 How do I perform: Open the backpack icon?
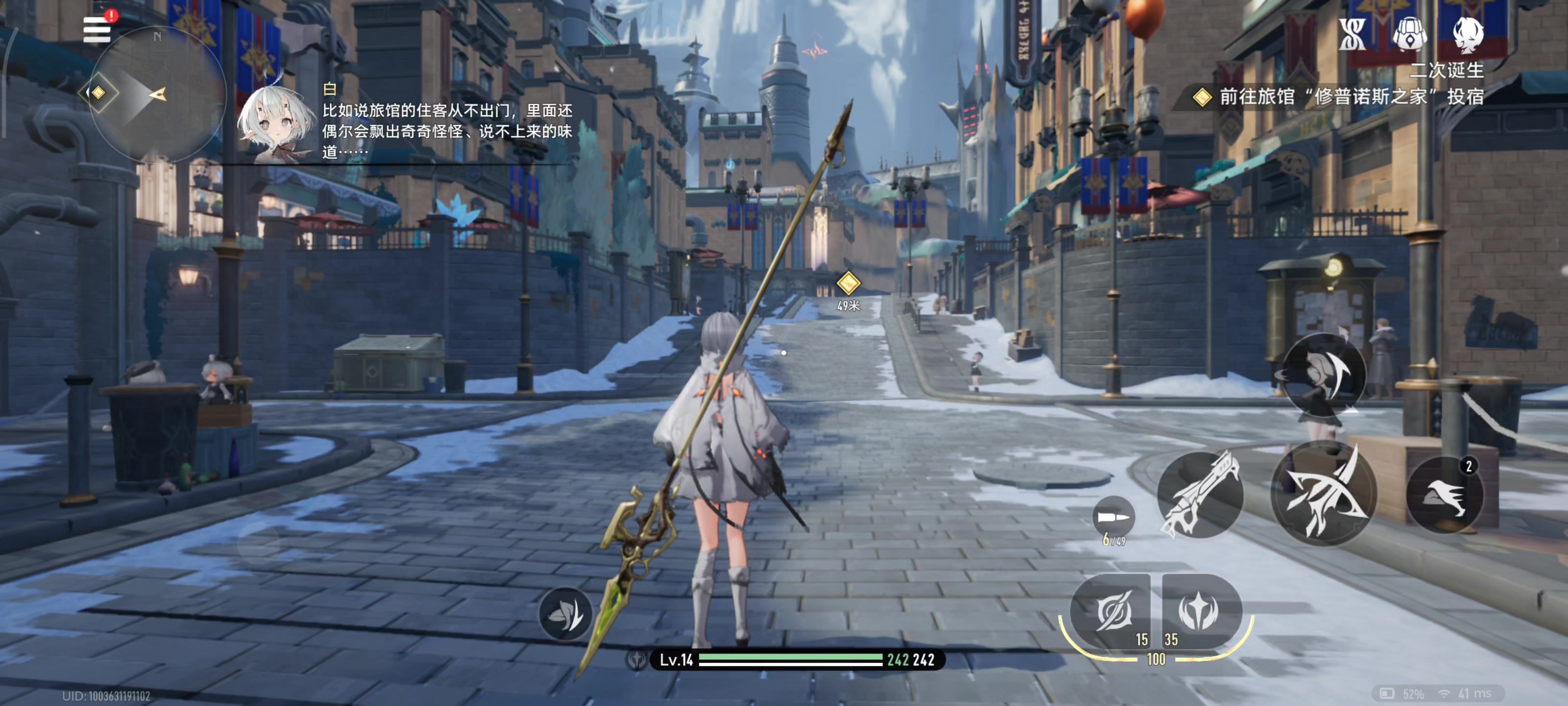tap(1410, 34)
